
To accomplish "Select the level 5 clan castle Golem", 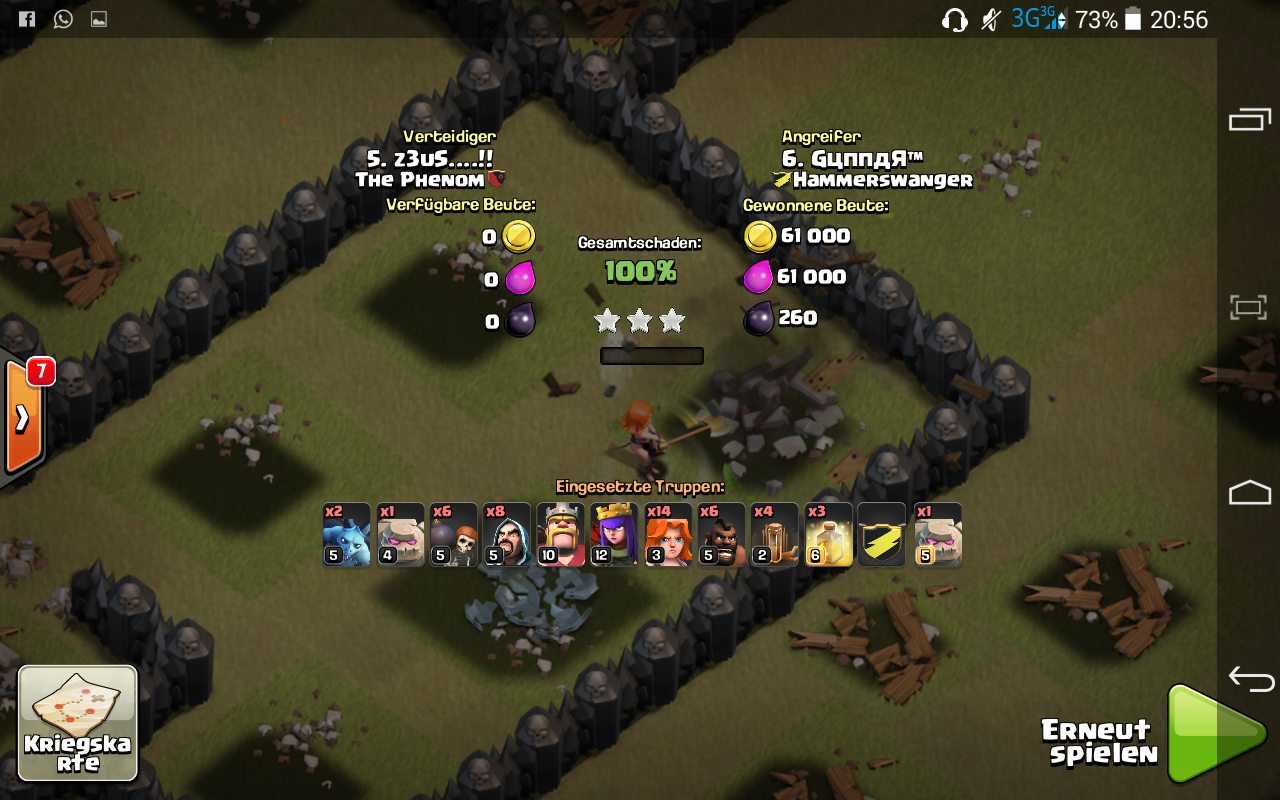I will [x=937, y=535].
